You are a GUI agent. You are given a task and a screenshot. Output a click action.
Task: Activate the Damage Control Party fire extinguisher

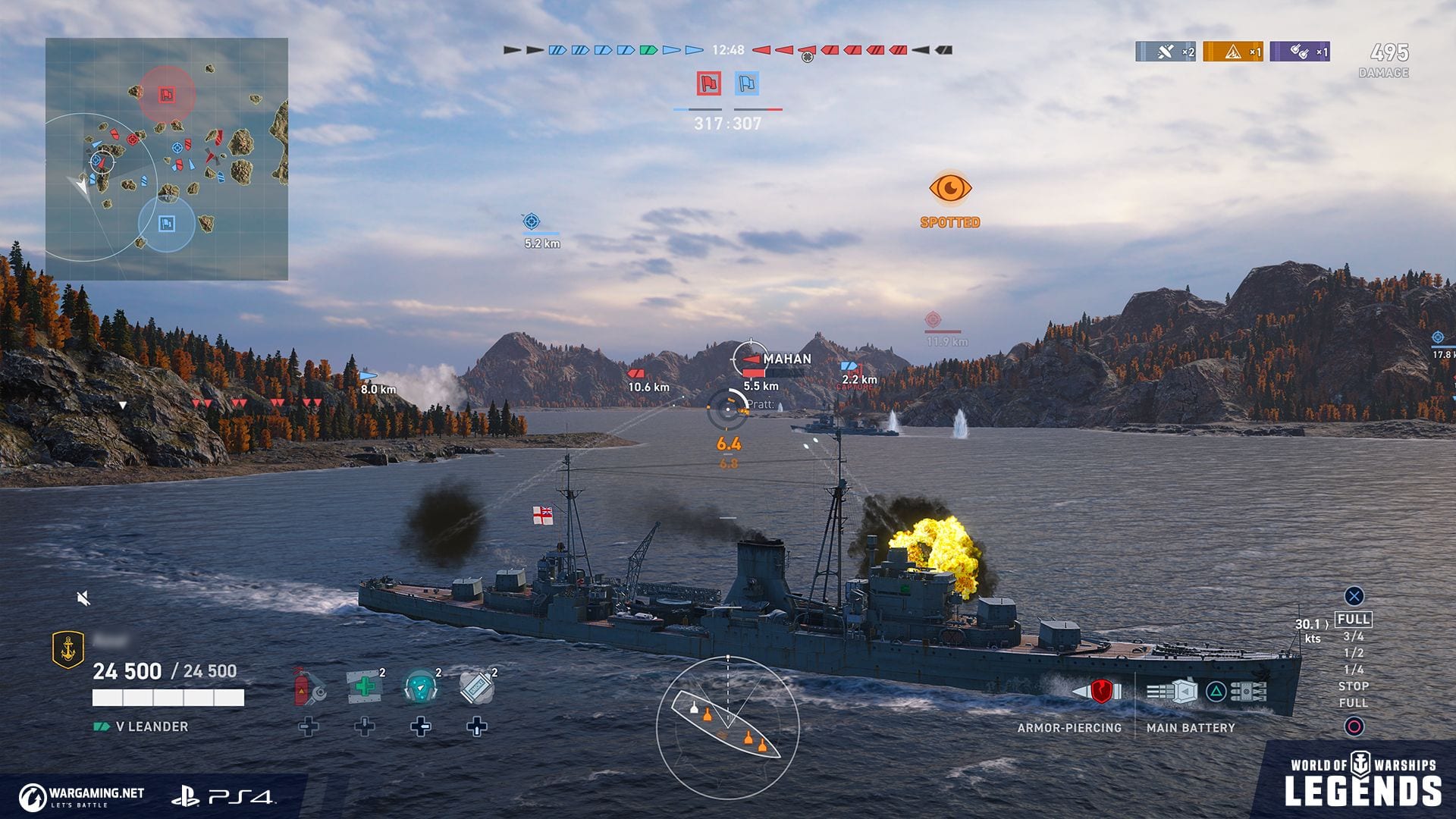click(x=309, y=686)
